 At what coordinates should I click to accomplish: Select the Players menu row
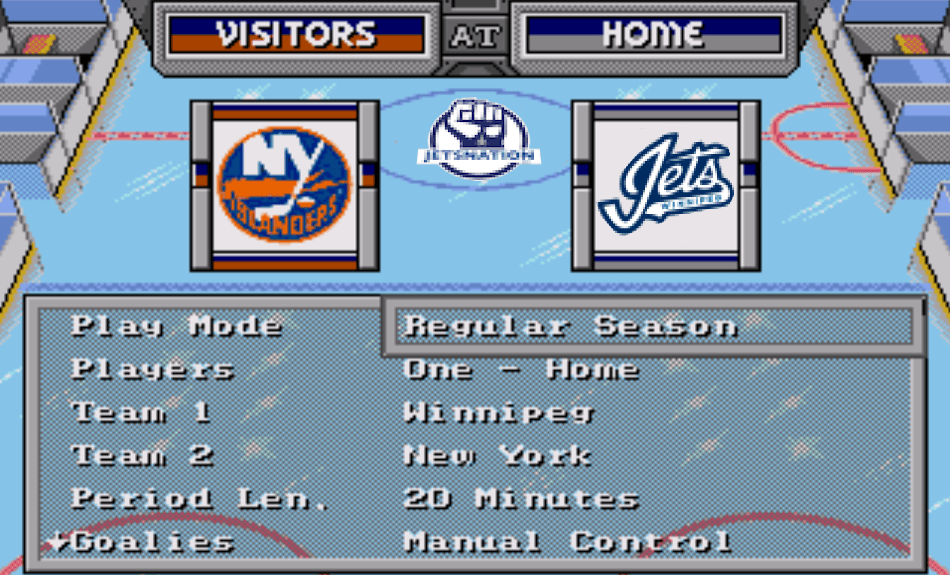152,369
